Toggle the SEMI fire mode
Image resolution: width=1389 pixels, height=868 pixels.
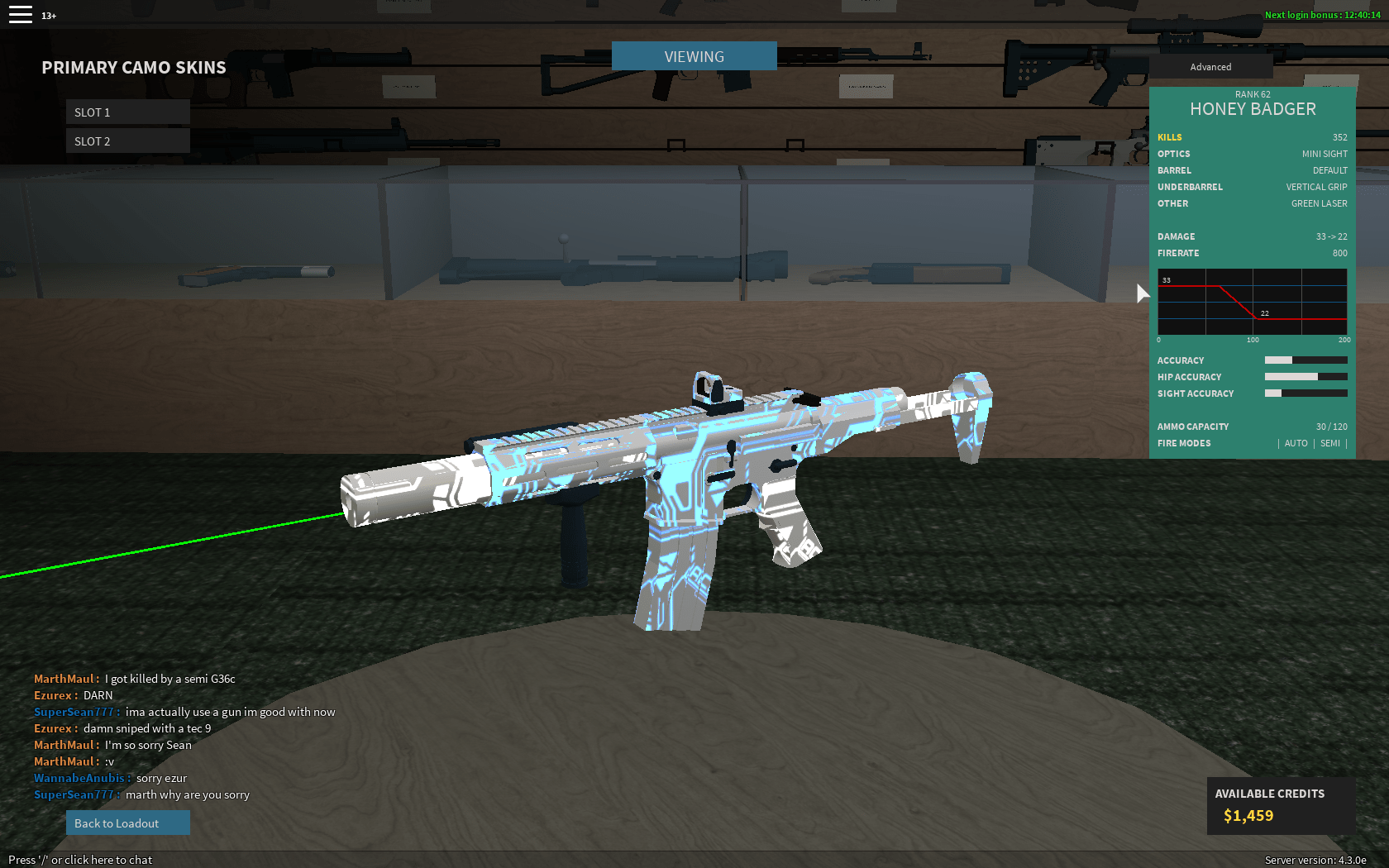tap(1329, 443)
